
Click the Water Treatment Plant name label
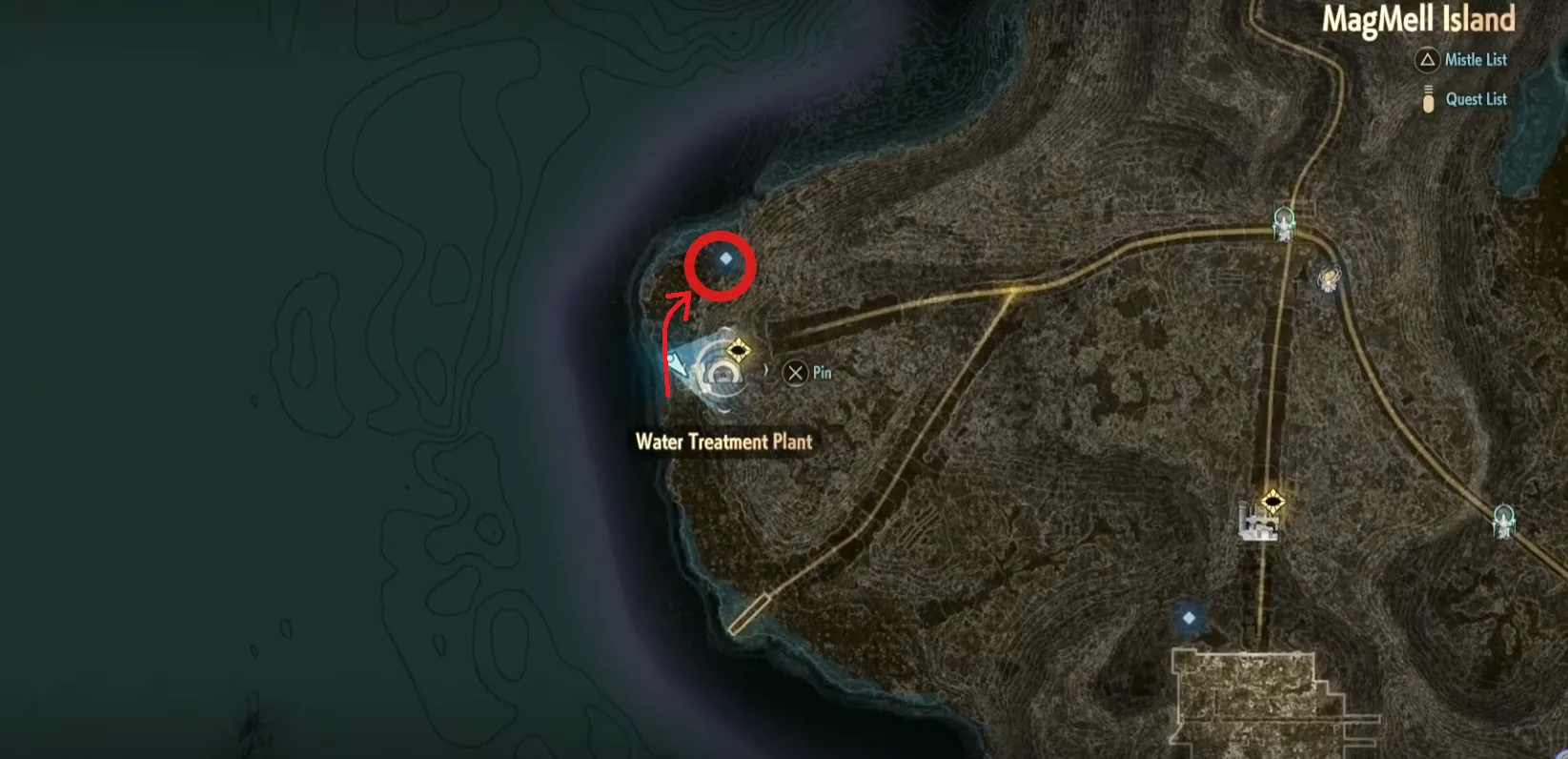pyautogui.click(x=724, y=441)
